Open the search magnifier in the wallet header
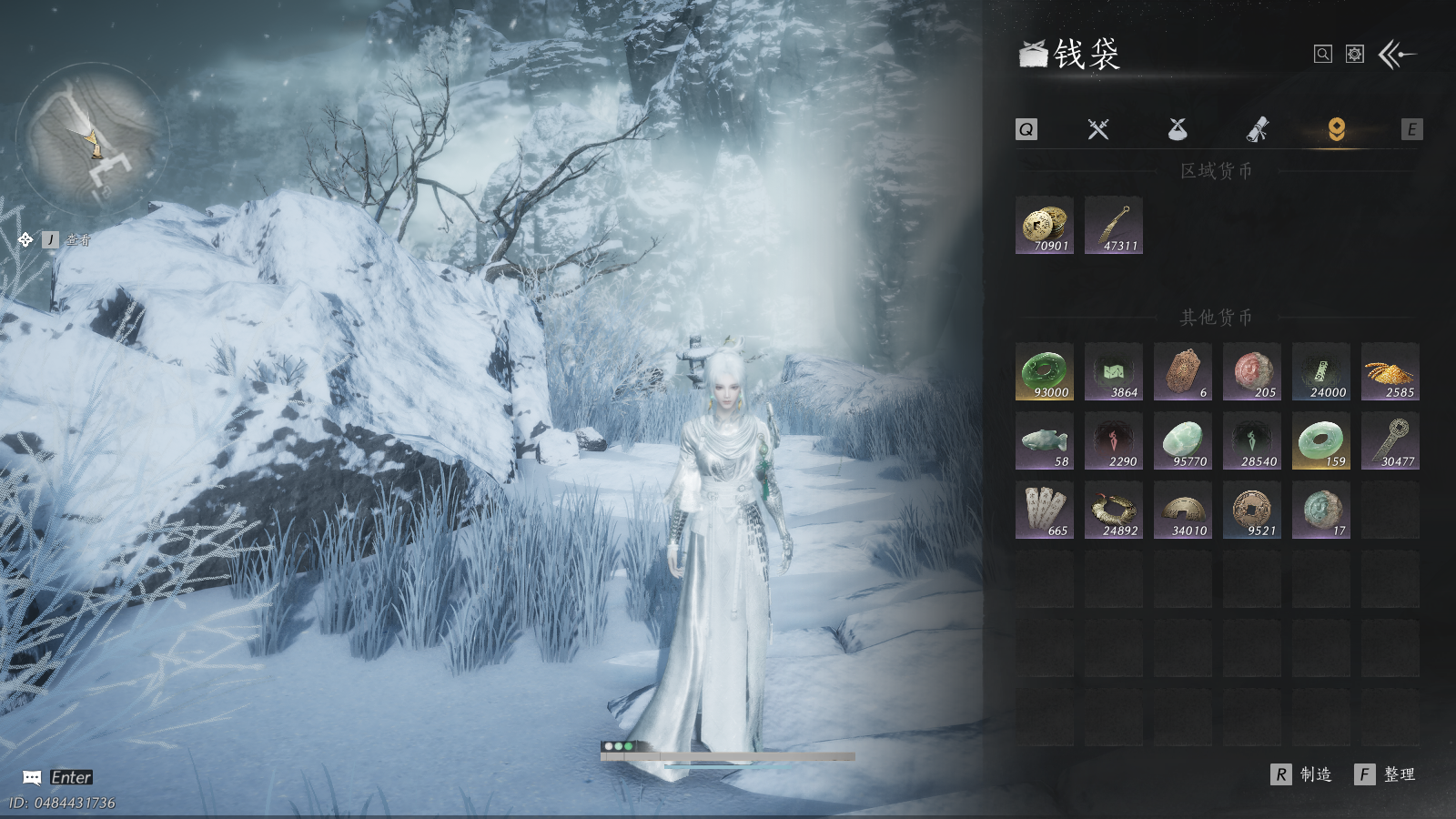1456x819 pixels. tap(1323, 55)
